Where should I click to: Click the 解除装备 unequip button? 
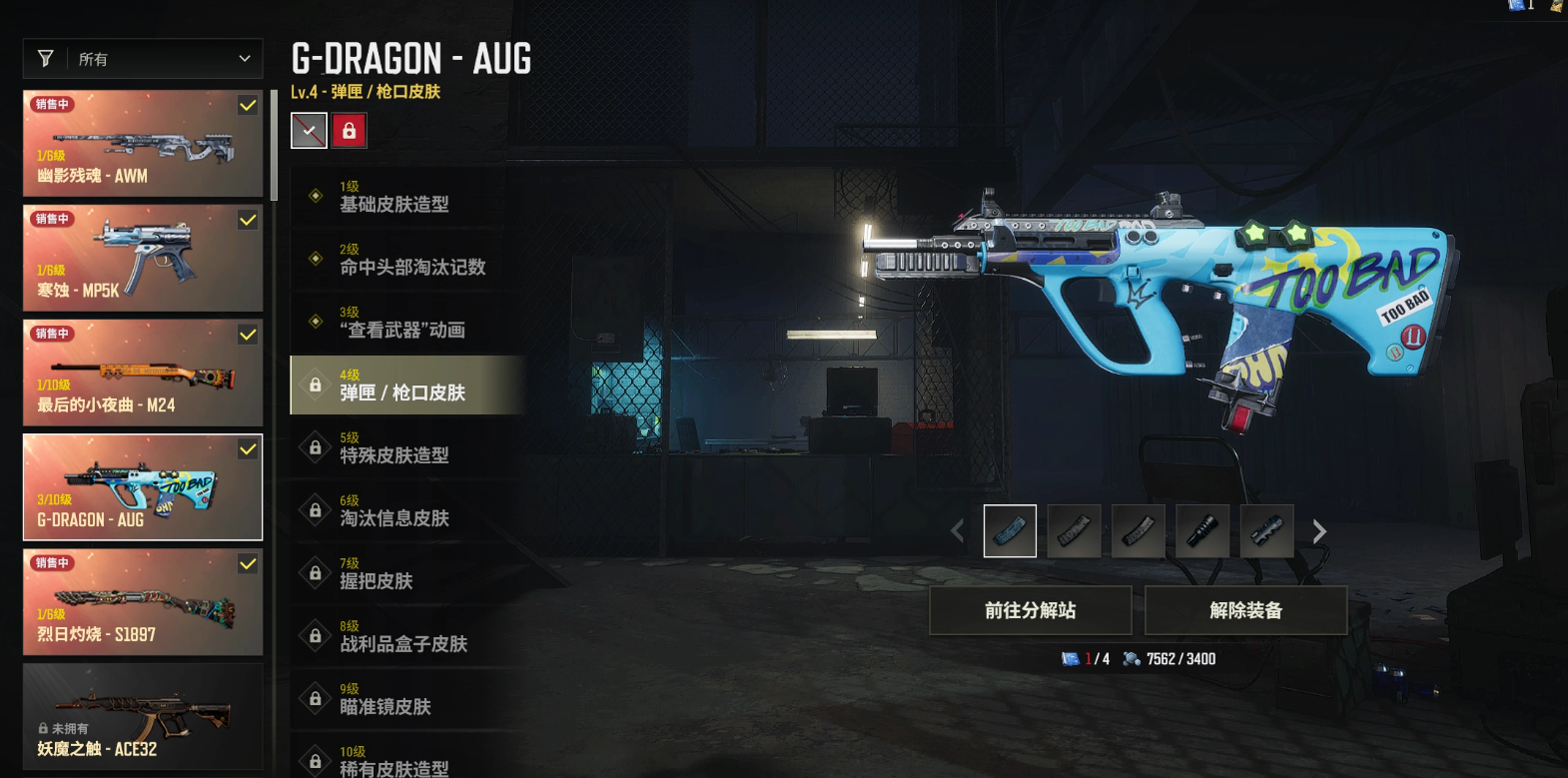tap(1245, 610)
